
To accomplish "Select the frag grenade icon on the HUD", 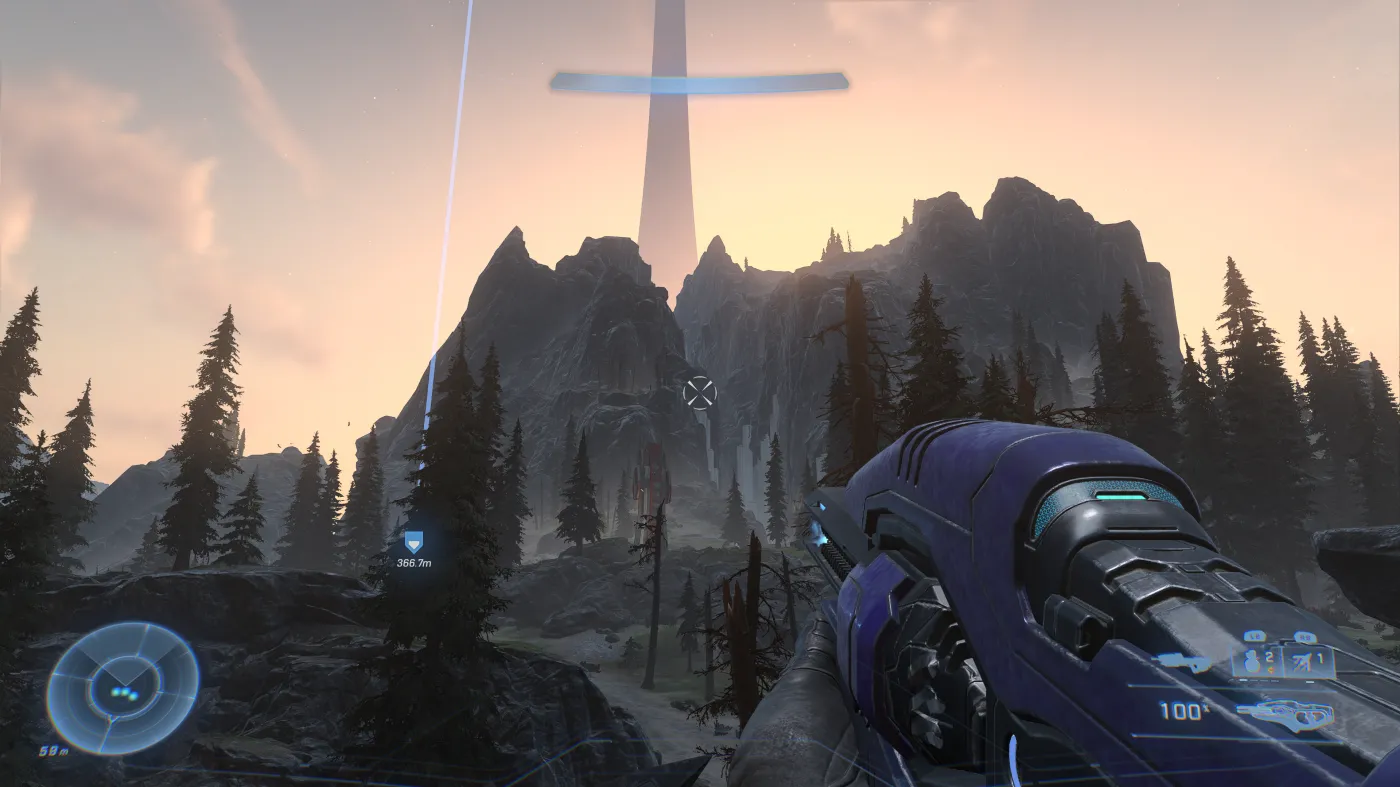I will (x=1251, y=662).
